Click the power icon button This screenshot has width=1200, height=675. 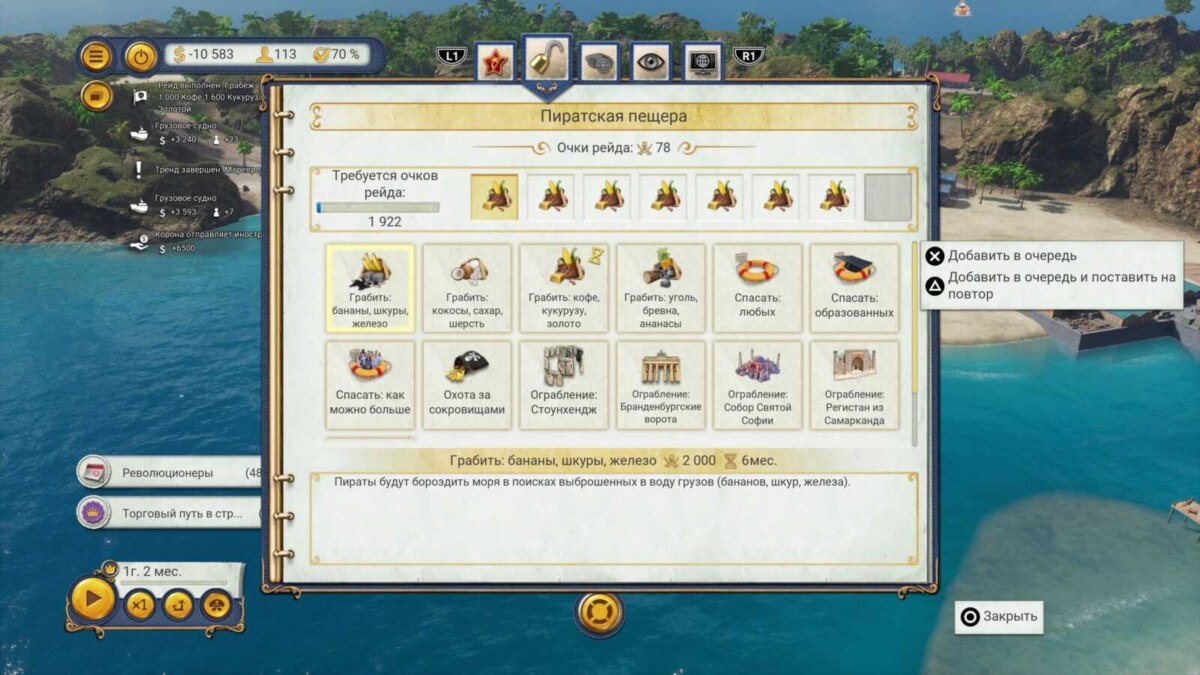coord(141,56)
